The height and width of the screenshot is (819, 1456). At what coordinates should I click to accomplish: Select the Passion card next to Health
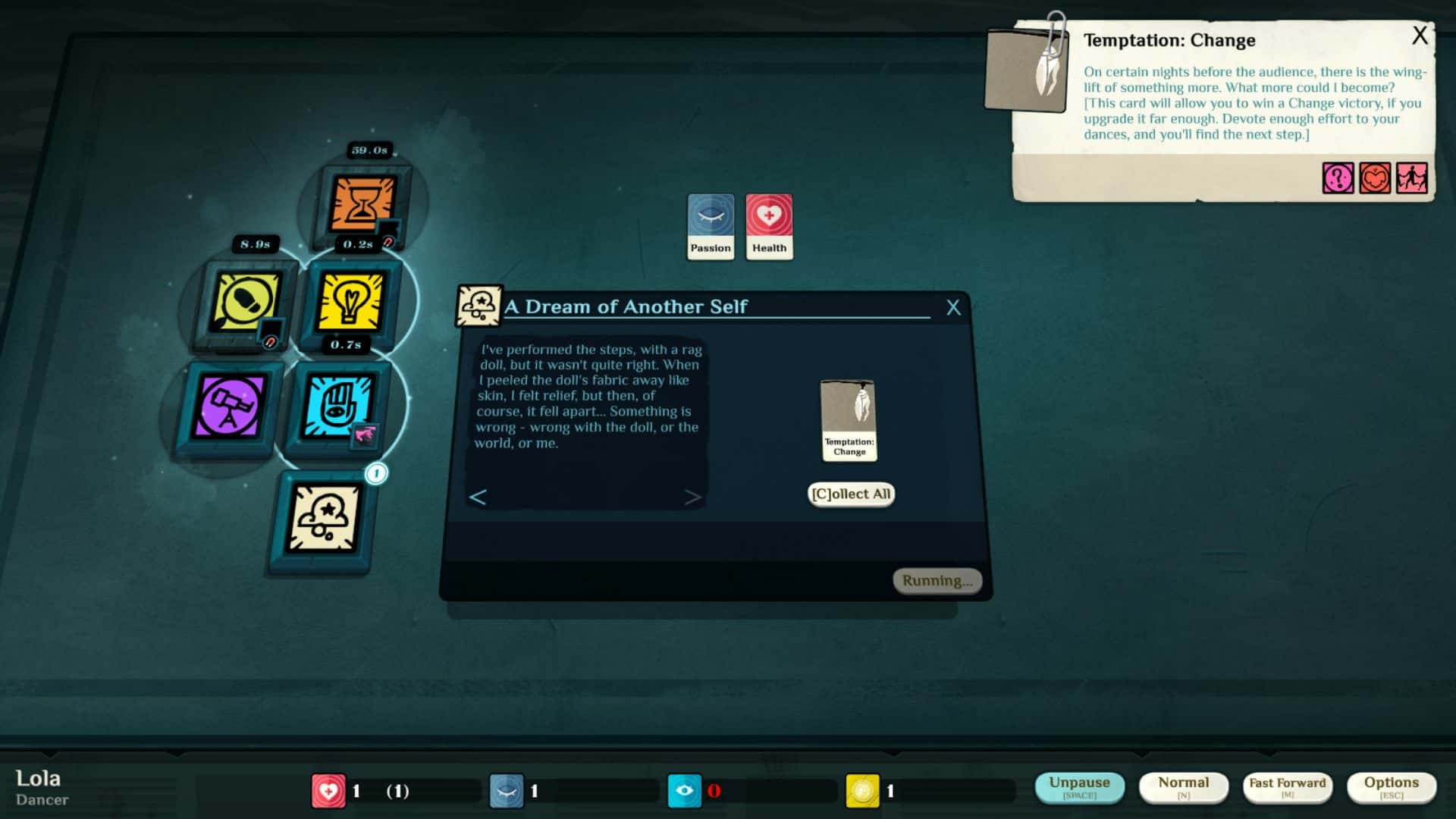[x=710, y=225]
